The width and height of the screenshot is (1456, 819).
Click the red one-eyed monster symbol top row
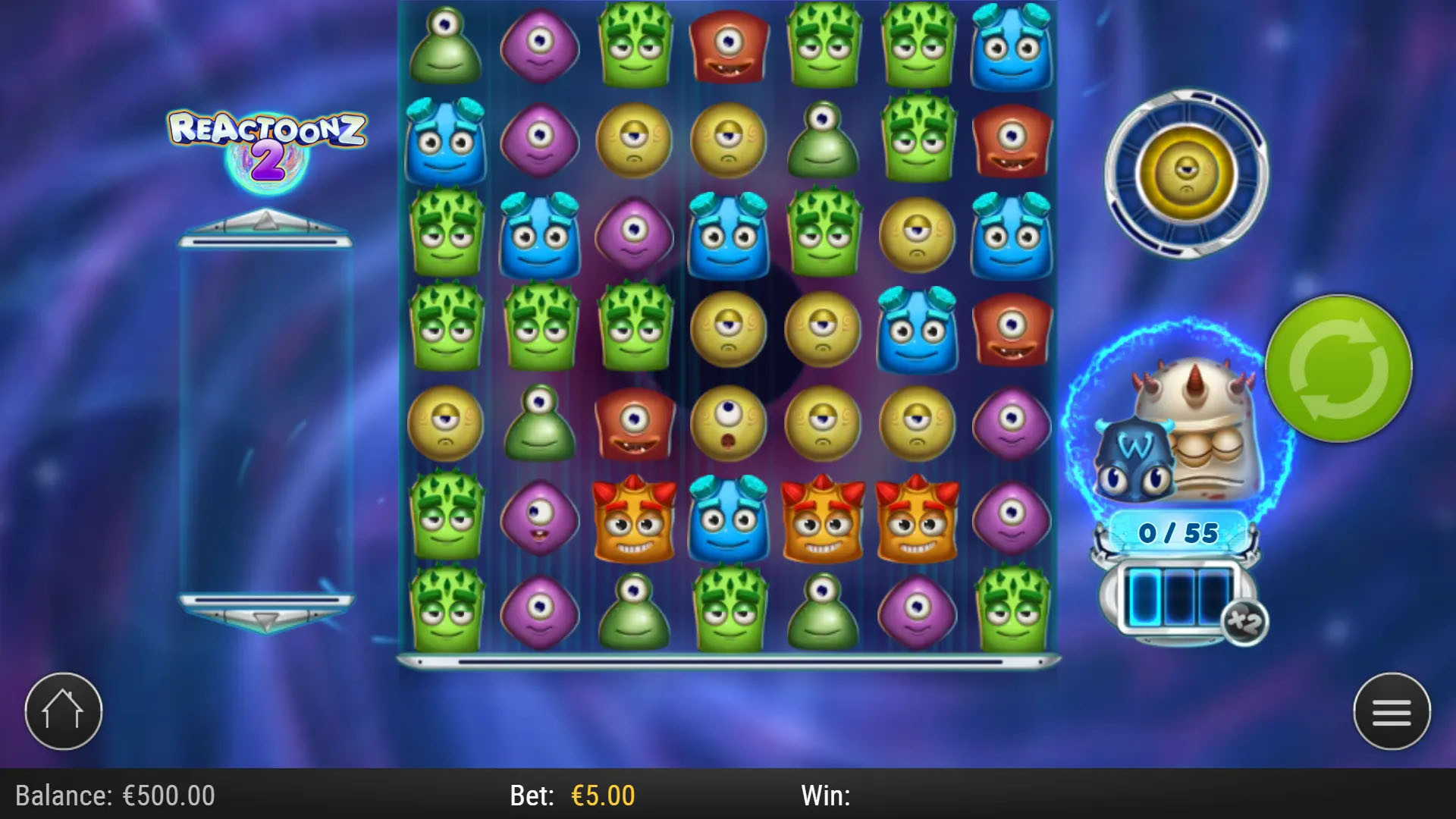(730, 45)
